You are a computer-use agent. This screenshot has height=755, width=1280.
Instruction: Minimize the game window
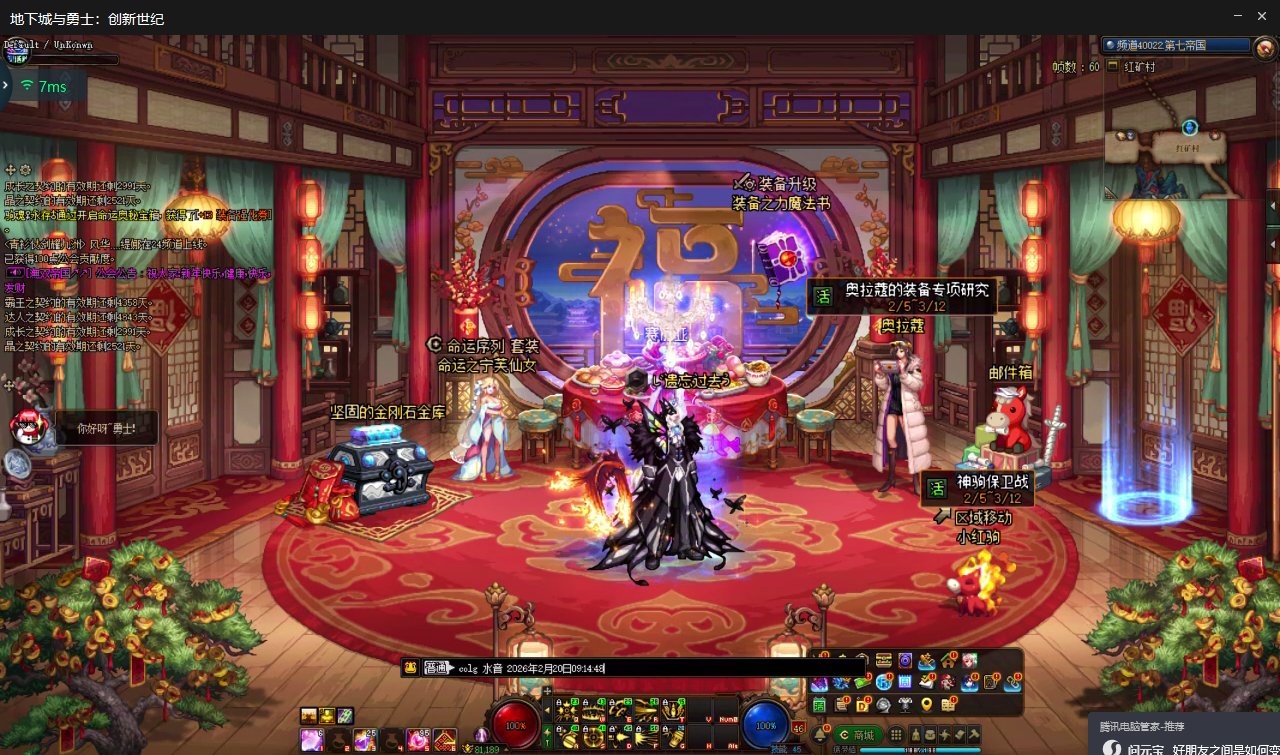pyautogui.click(x=1238, y=17)
